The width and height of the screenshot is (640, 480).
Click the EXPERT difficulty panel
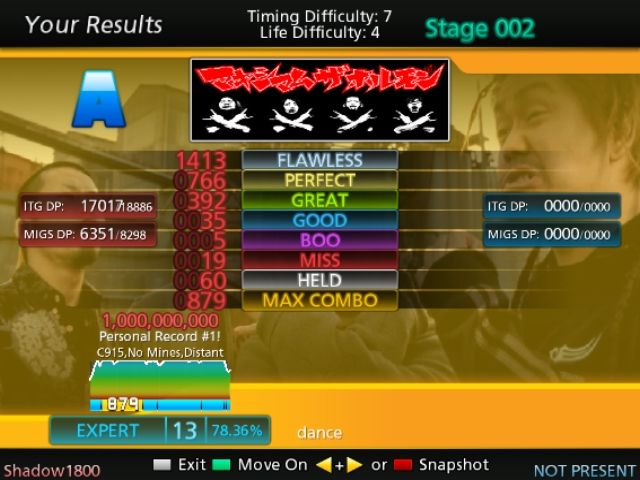[108, 431]
